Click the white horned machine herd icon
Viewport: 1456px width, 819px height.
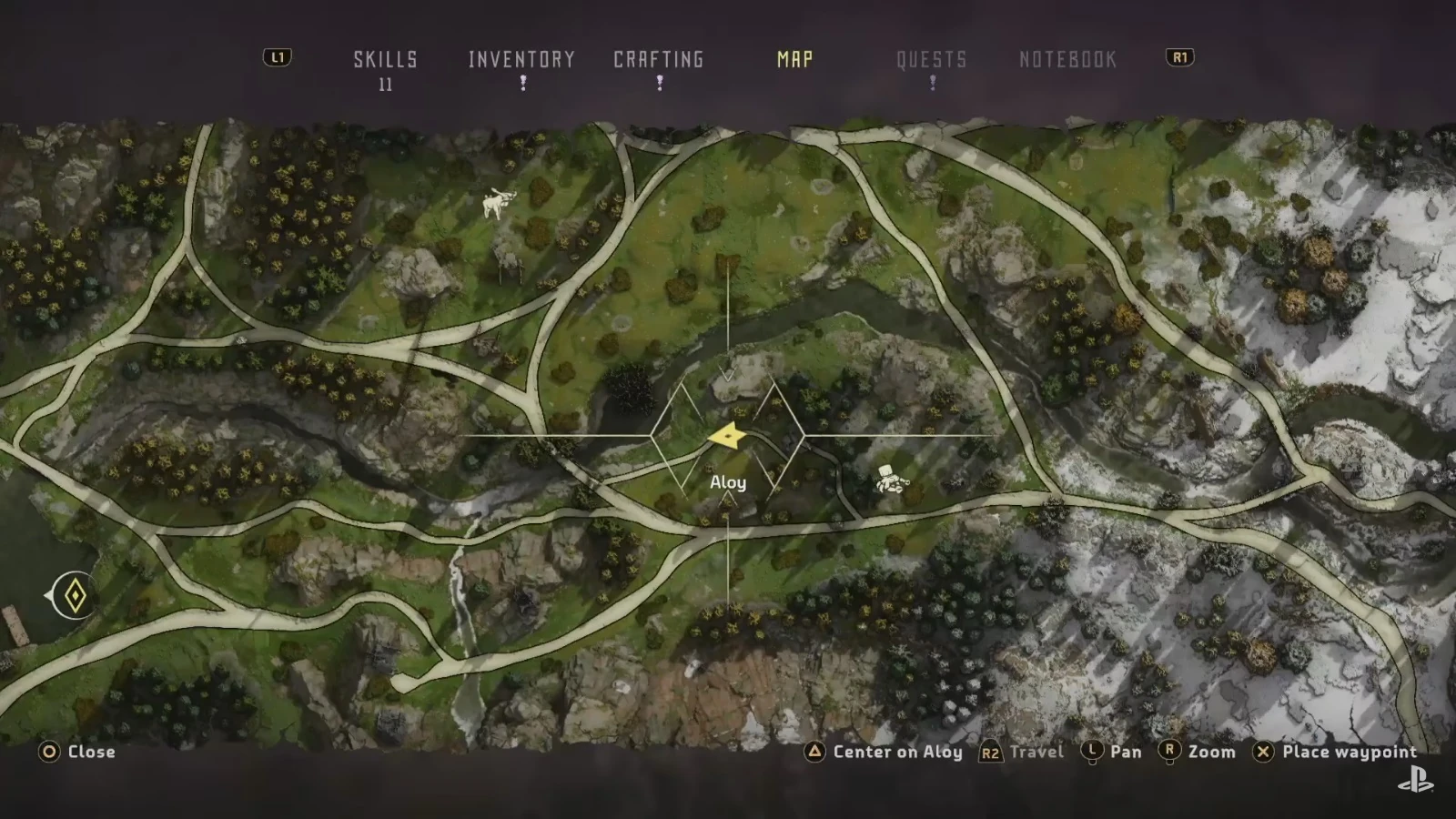point(498,203)
